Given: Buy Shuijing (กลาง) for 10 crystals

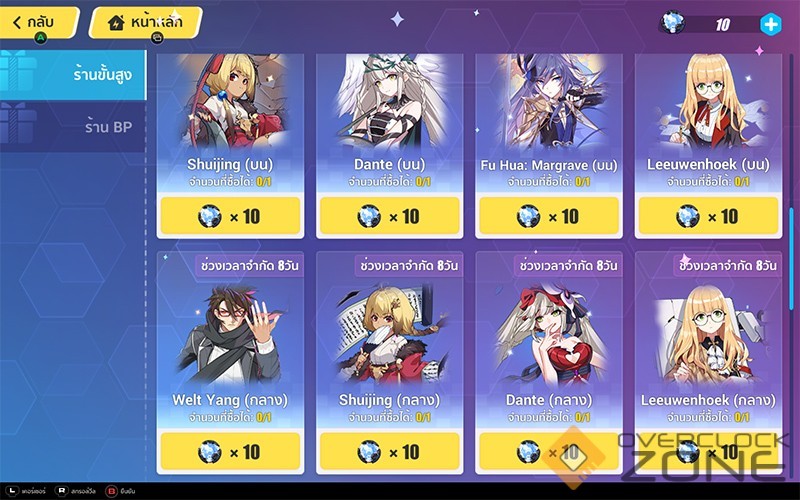Looking at the screenshot, I should pyautogui.click(x=390, y=452).
